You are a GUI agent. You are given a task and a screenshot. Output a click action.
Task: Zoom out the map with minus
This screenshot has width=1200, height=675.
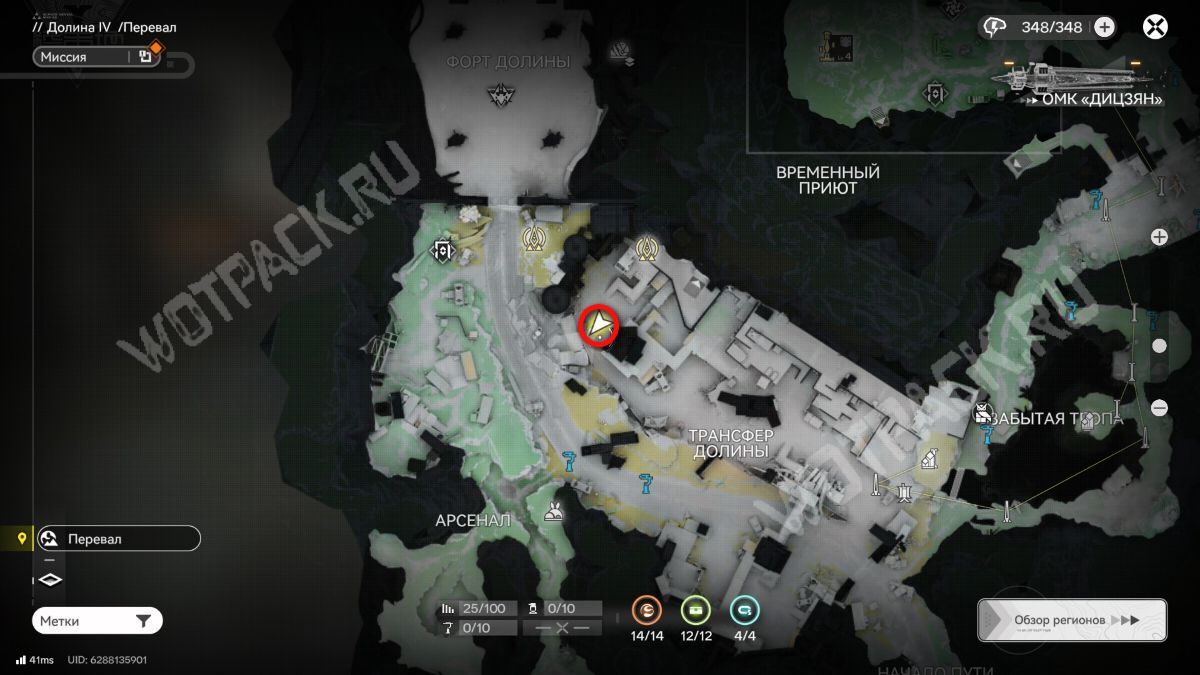1159,408
